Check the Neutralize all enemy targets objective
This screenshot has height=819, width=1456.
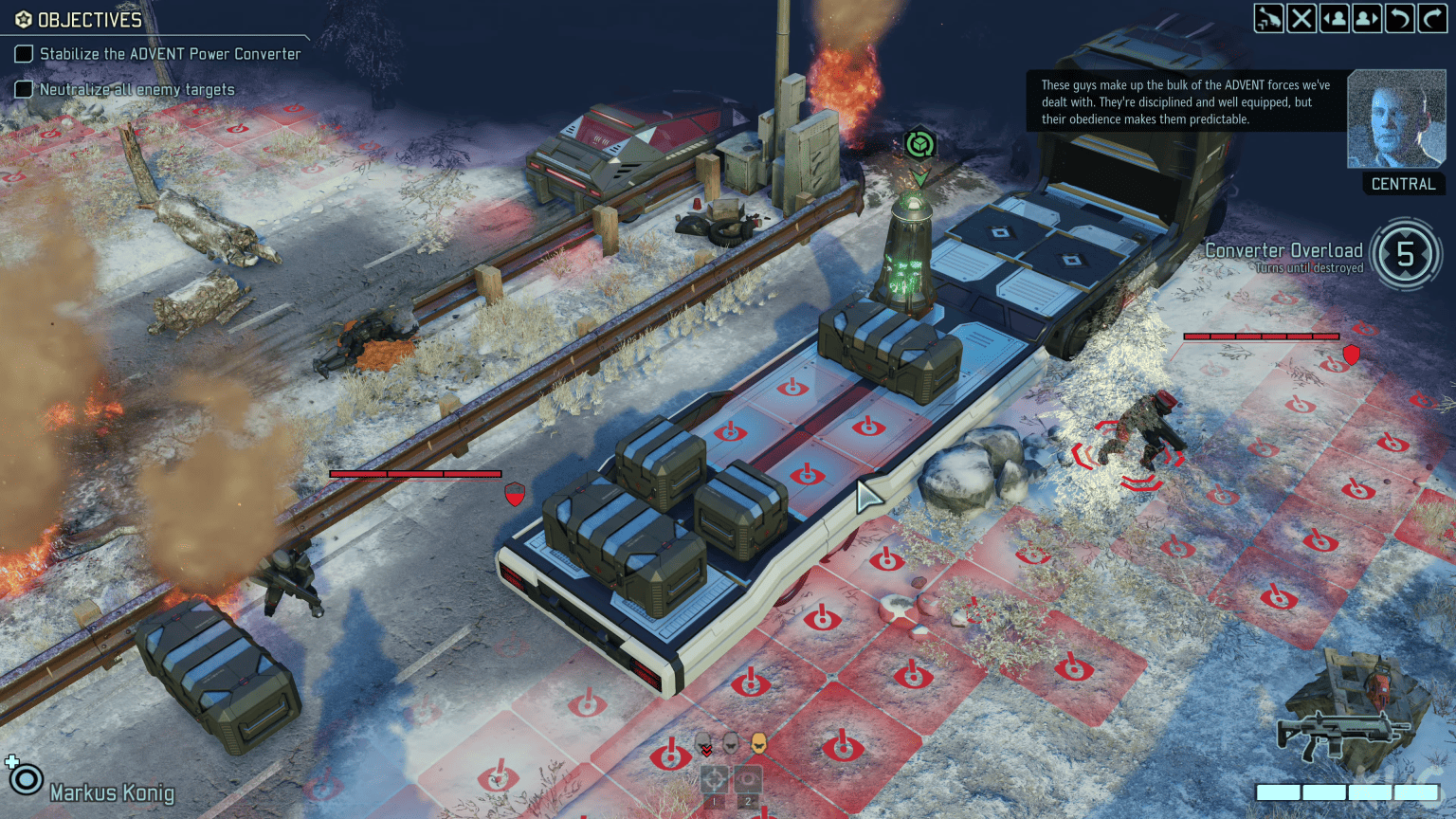[x=24, y=88]
